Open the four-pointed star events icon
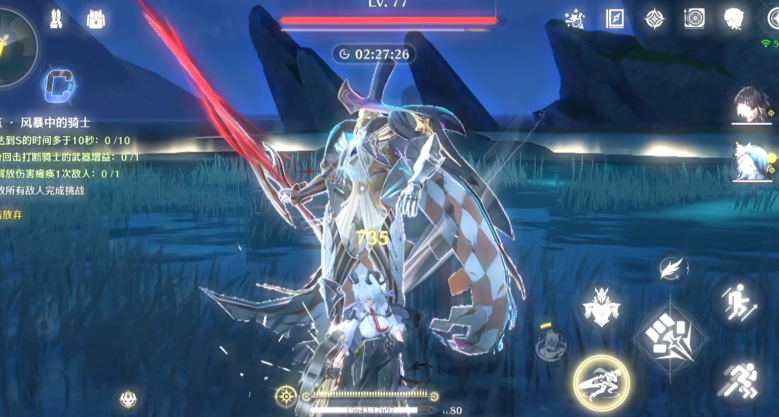The image size is (779, 417). pyautogui.click(x=654, y=18)
